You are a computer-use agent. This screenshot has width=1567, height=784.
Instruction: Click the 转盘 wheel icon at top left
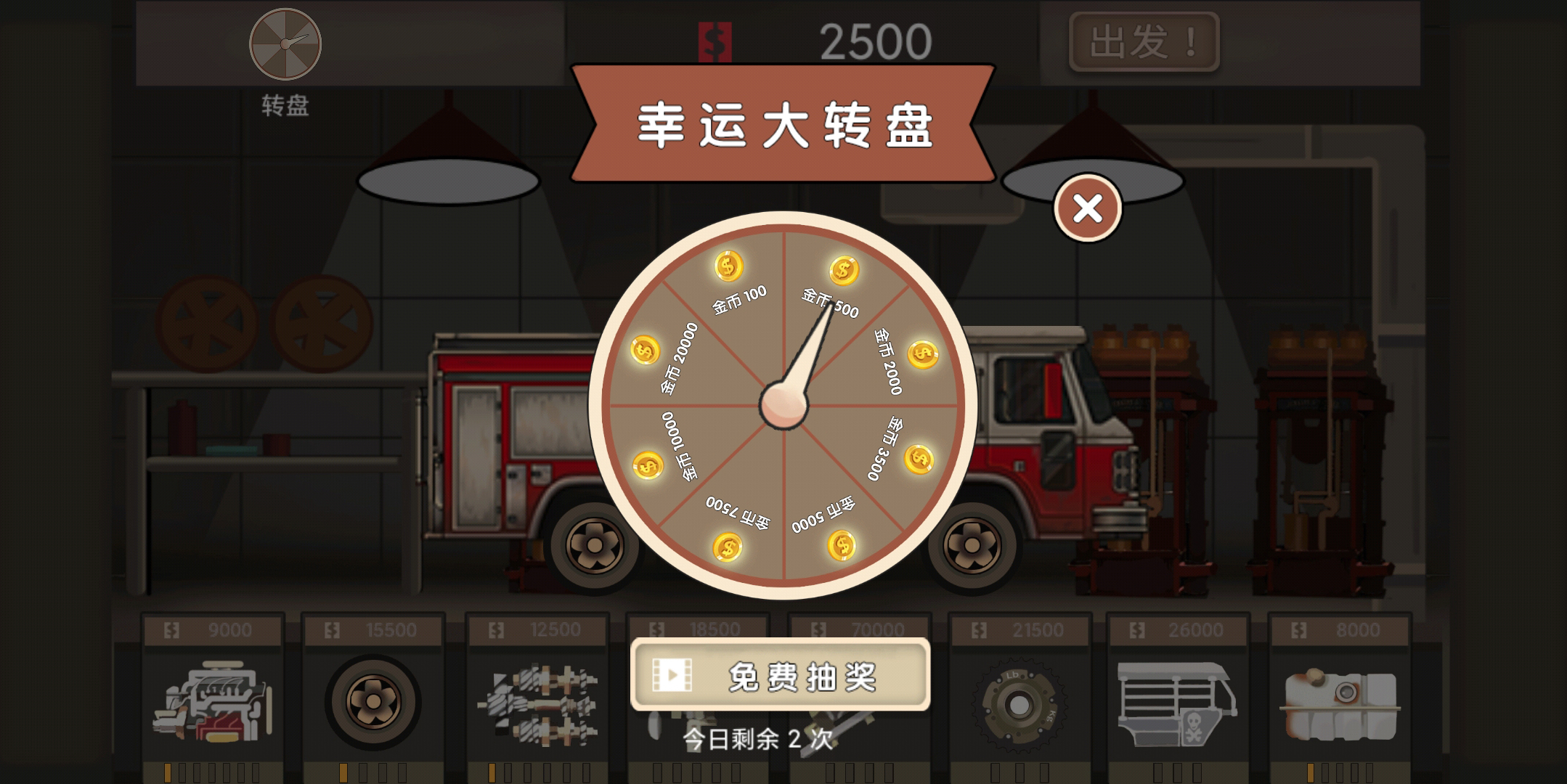285,44
